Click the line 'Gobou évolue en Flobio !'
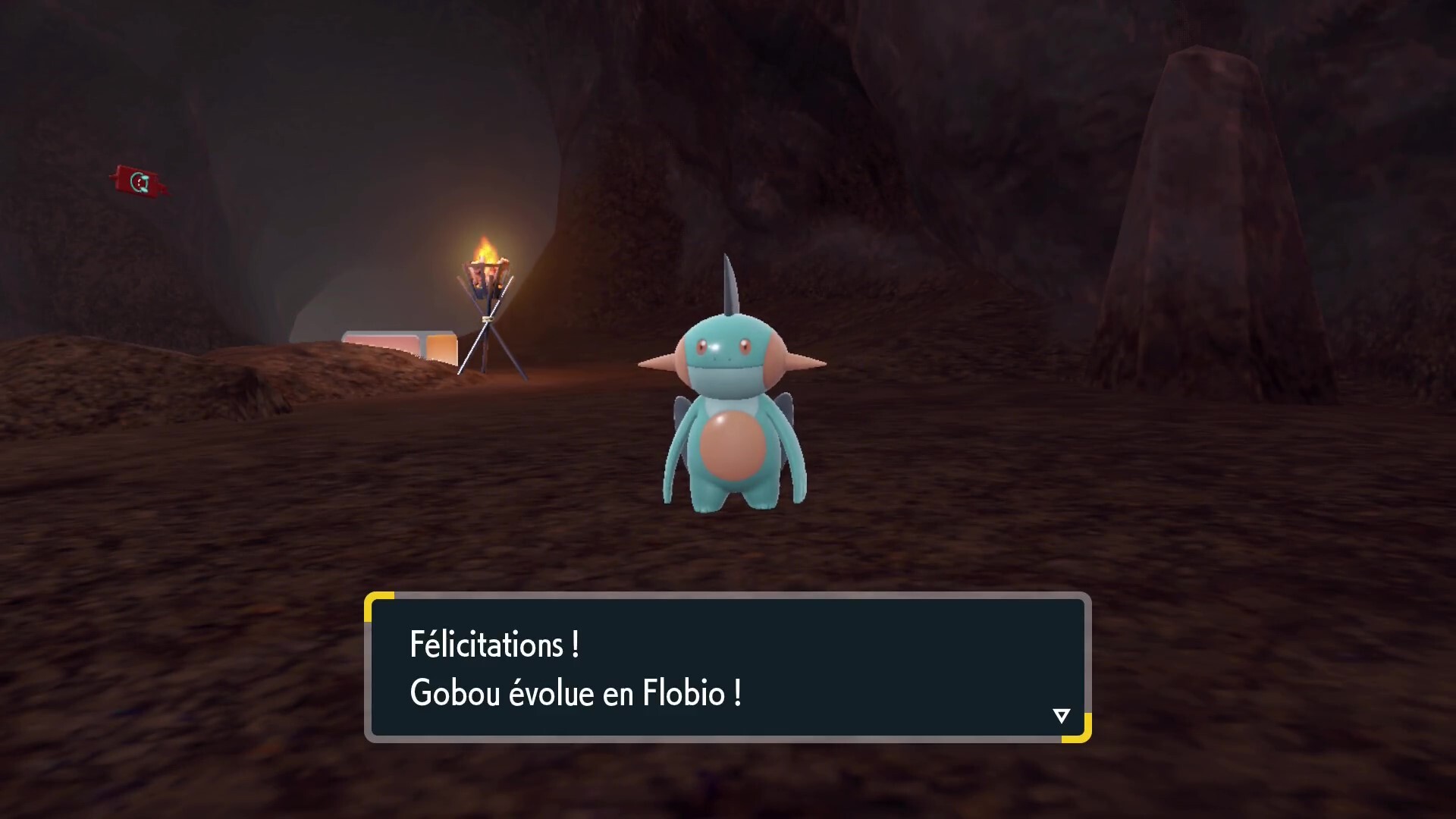Screen dimensions: 1456x819 (576, 692)
